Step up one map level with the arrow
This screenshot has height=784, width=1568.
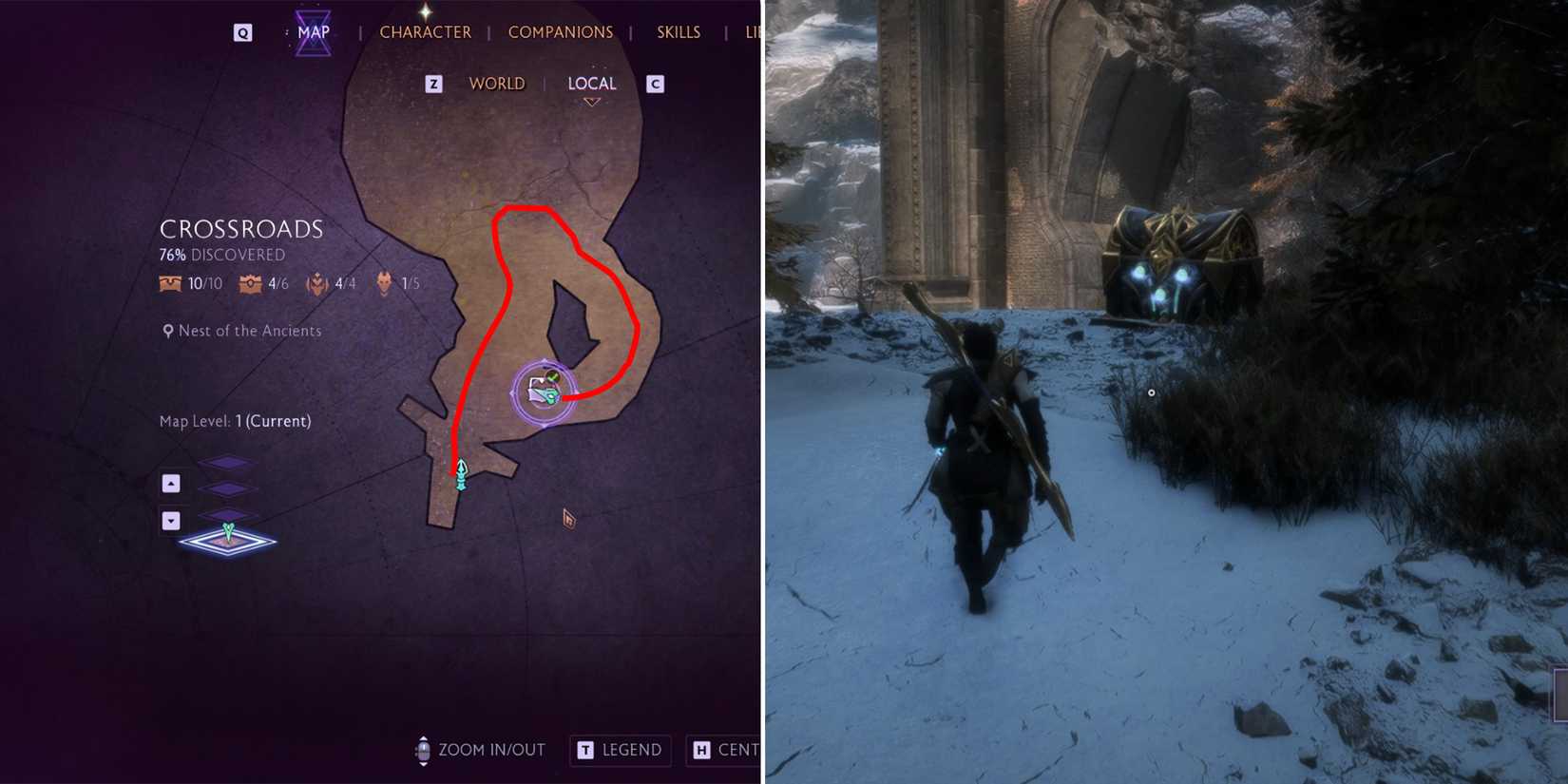(171, 483)
